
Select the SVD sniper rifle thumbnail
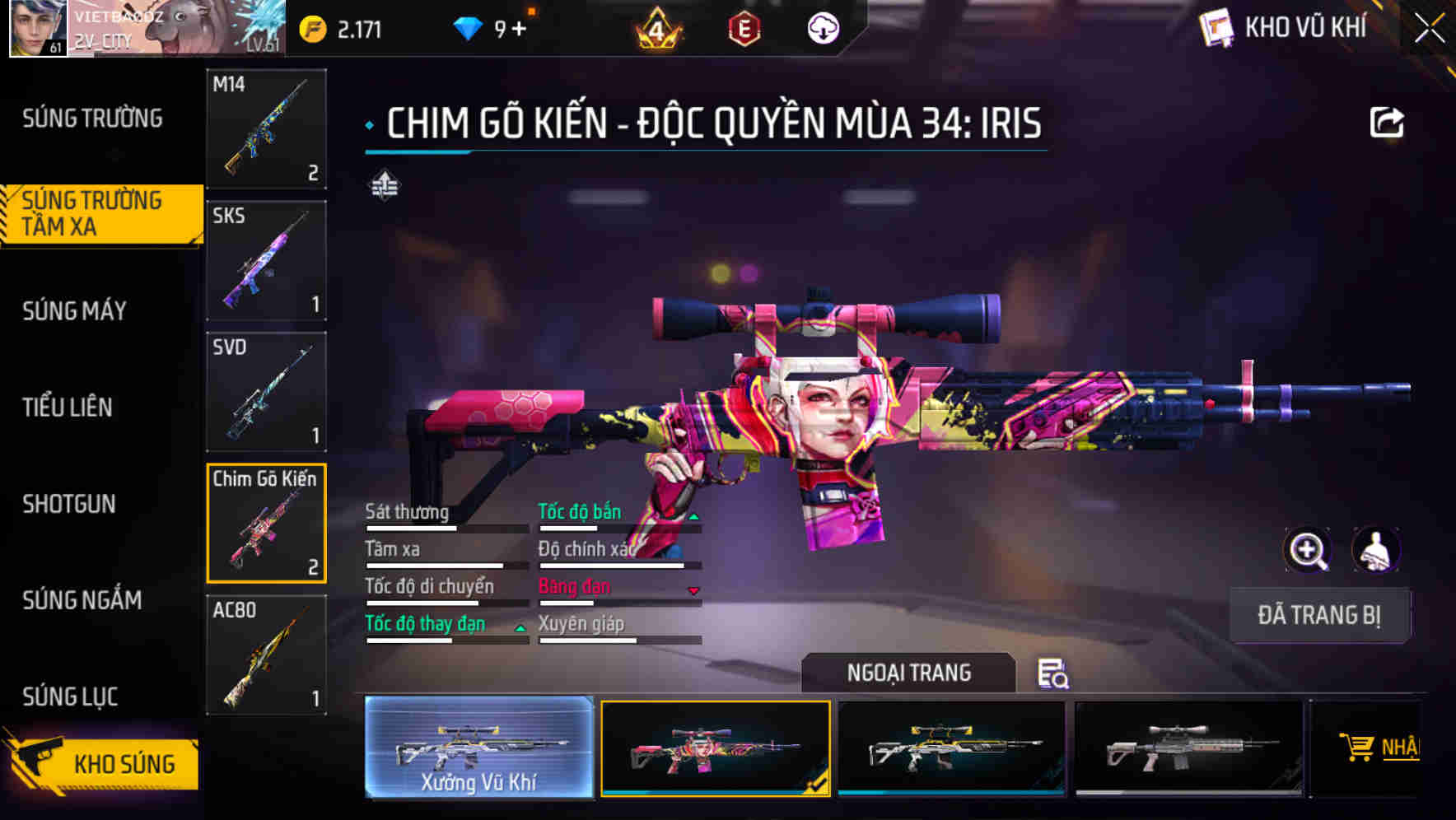(x=265, y=393)
